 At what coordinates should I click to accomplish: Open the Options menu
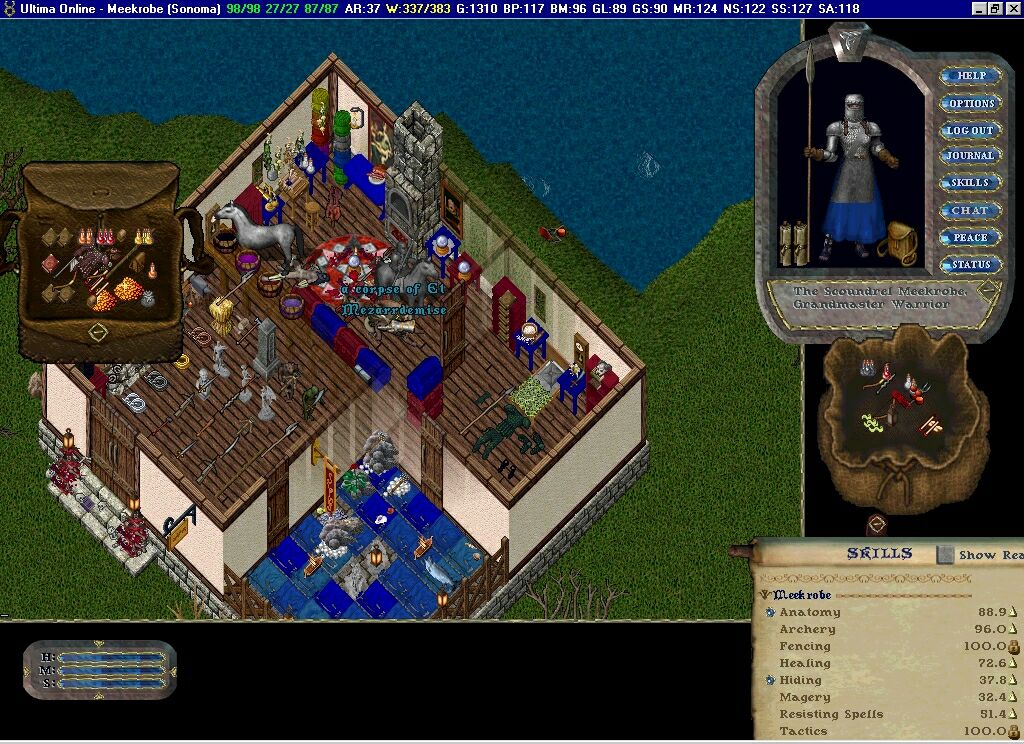click(969, 103)
